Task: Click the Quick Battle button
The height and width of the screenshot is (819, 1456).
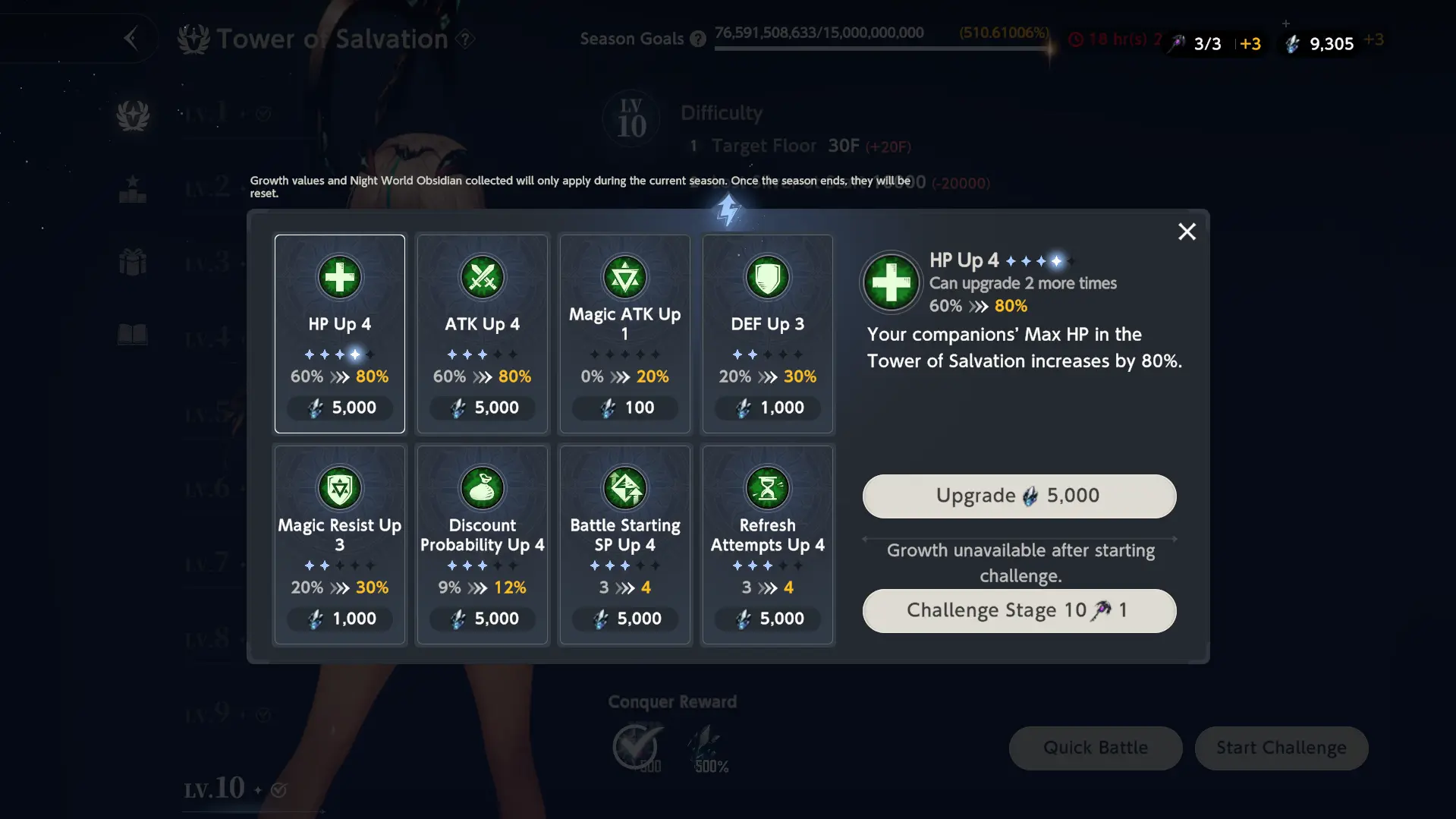Action: (x=1095, y=748)
